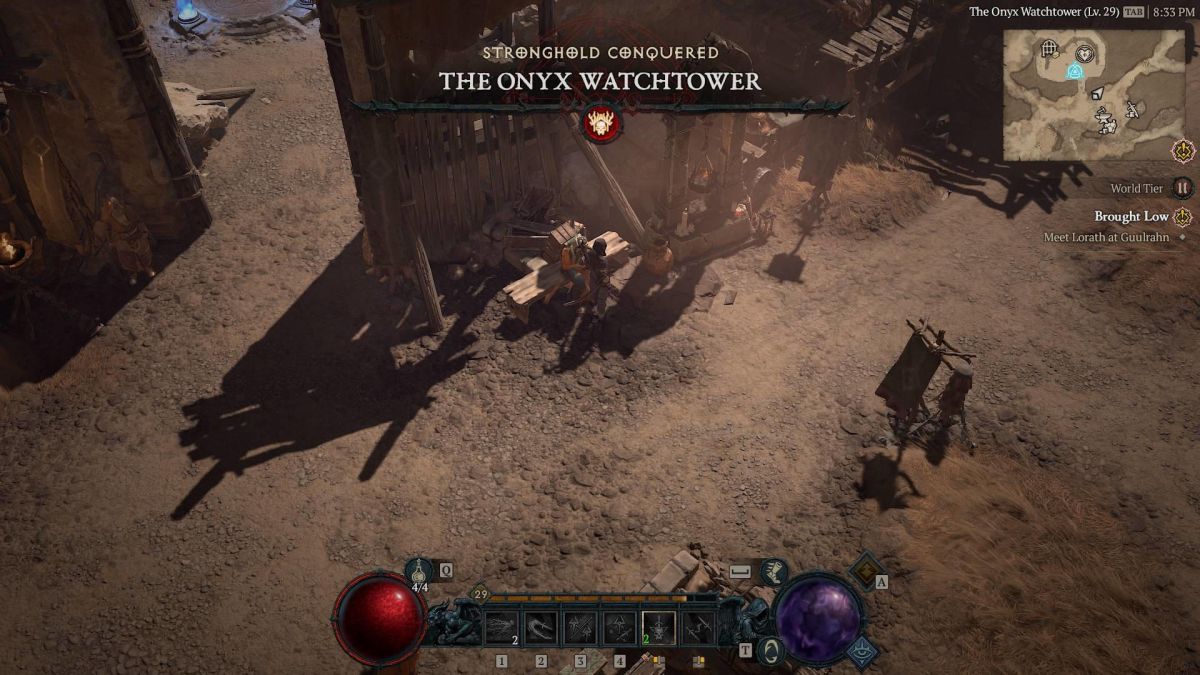
Task: Open the World Tier II indicator
Action: pyautogui.click(x=1183, y=188)
